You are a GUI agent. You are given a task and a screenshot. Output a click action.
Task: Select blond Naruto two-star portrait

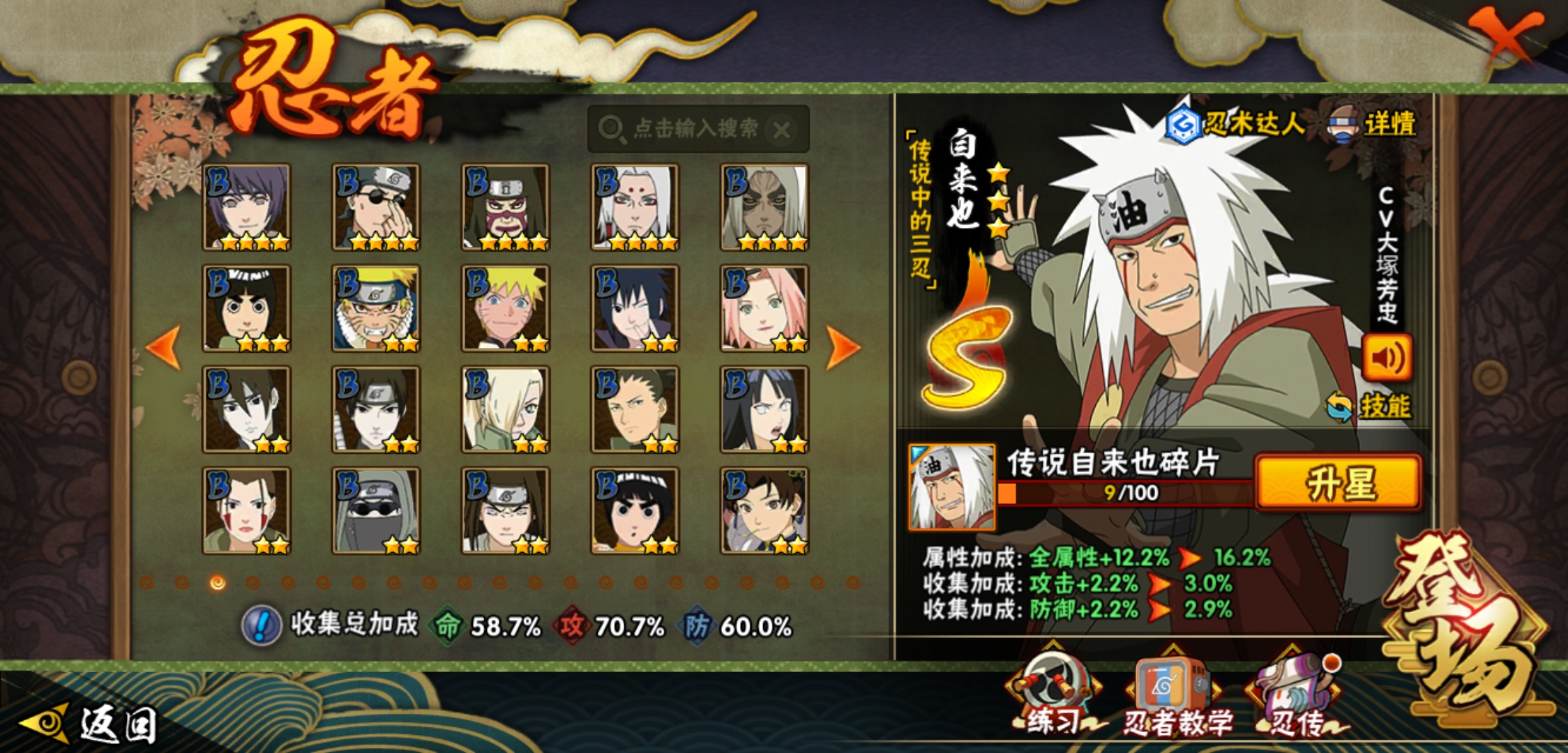coord(505,308)
